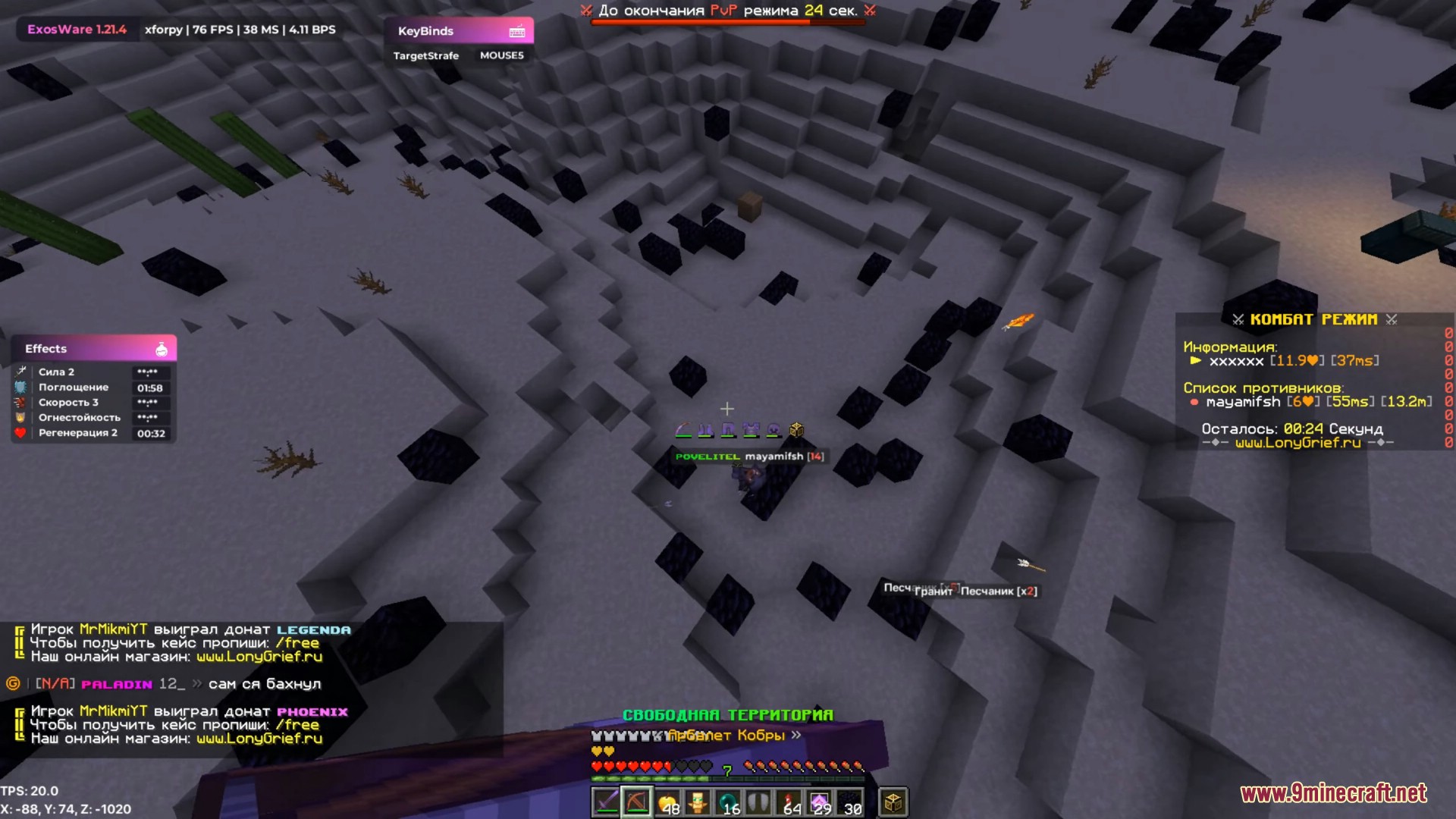Viewport: 1456px width, 819px height.
Task: Click the /free command in chat
Action: 299,642
